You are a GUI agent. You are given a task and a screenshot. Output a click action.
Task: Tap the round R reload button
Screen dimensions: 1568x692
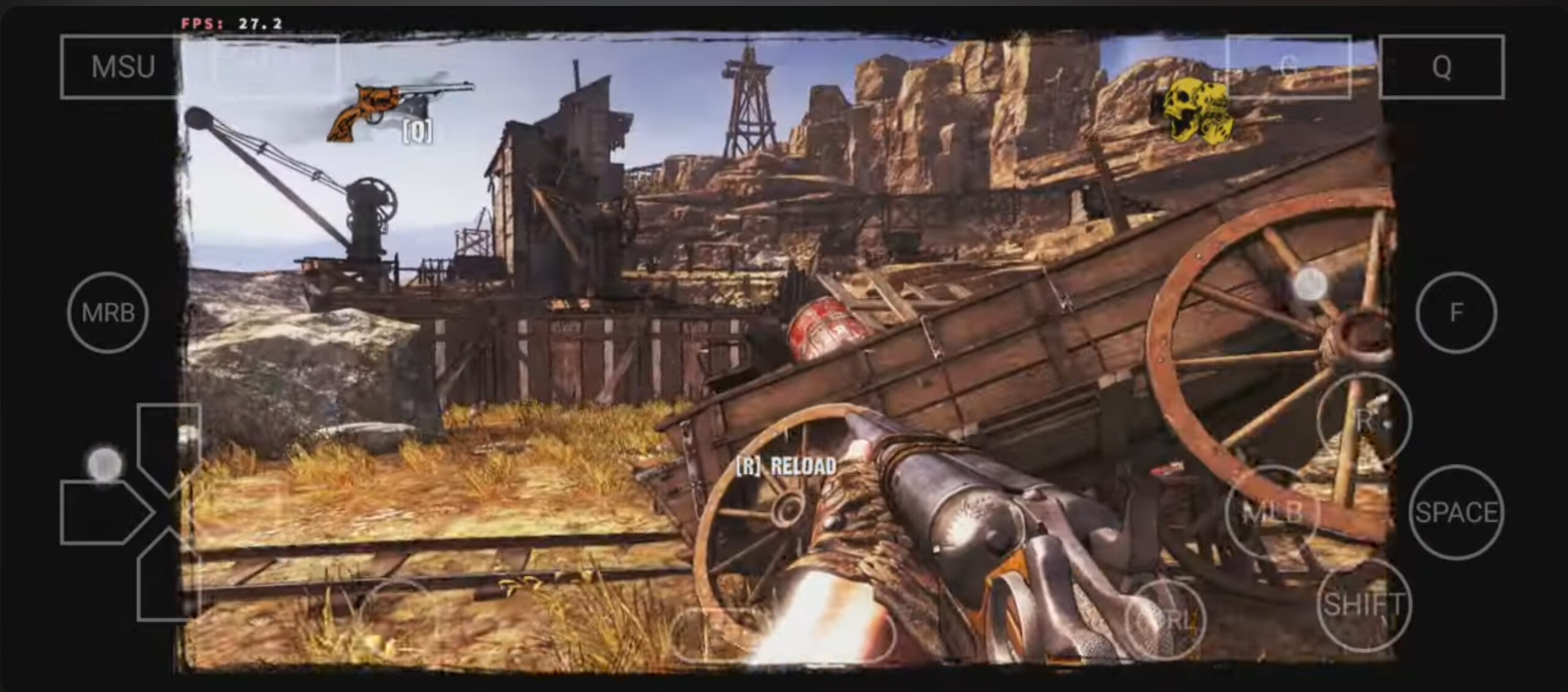[x=1363, y=420]
